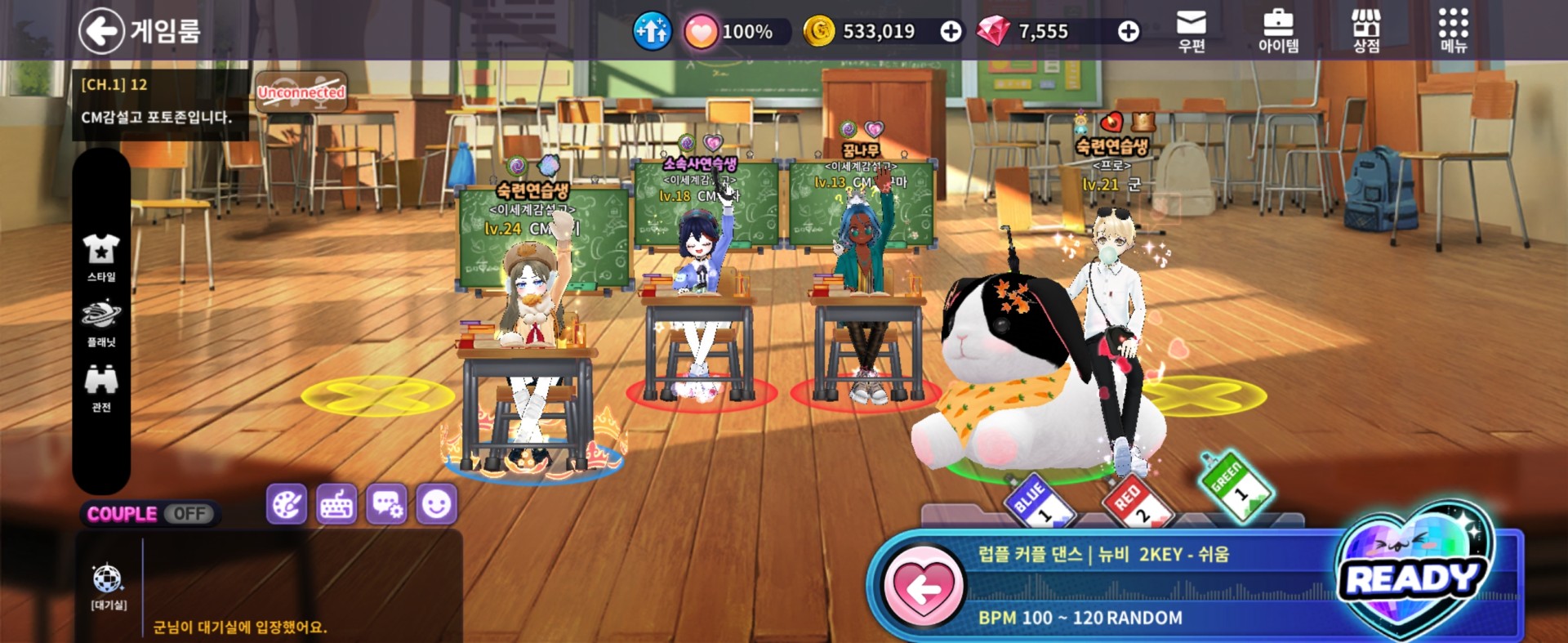
Task: Add more ruby gems with plus button
Action: (x=1129, y=32)
